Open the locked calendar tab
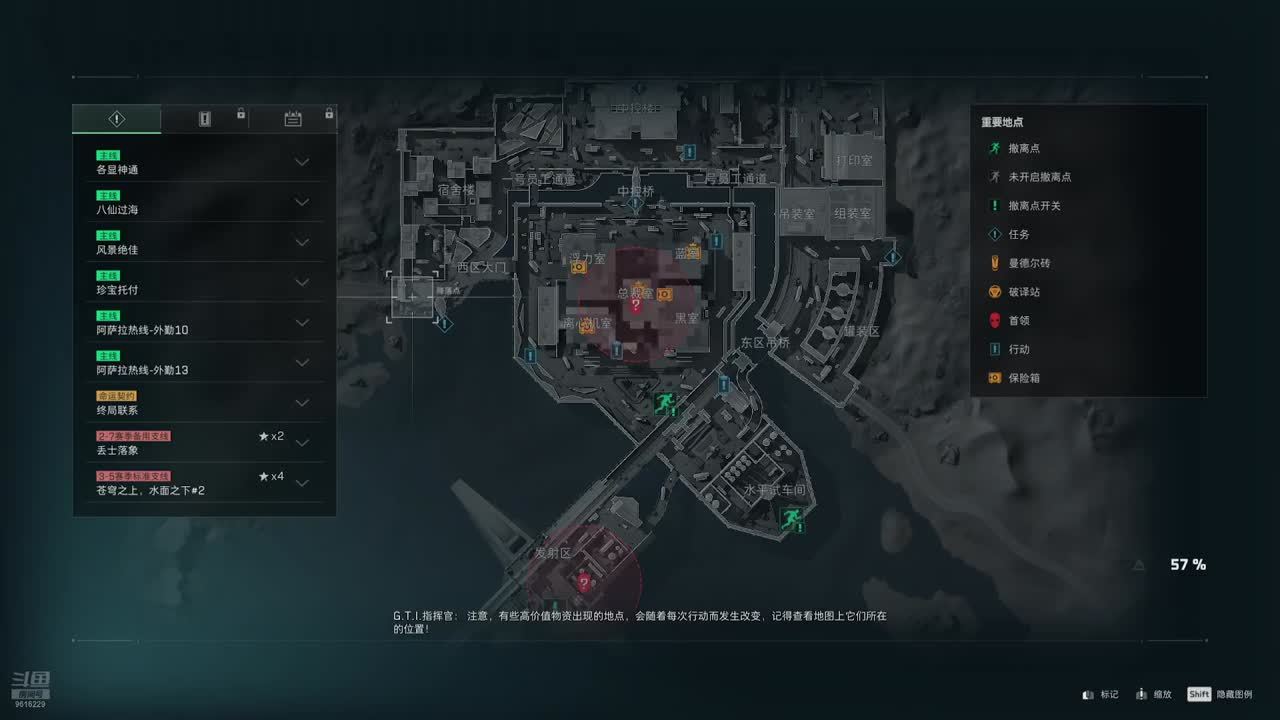Image resolution: width=1280 pixels, height=720 pixels. coord(293,119)
